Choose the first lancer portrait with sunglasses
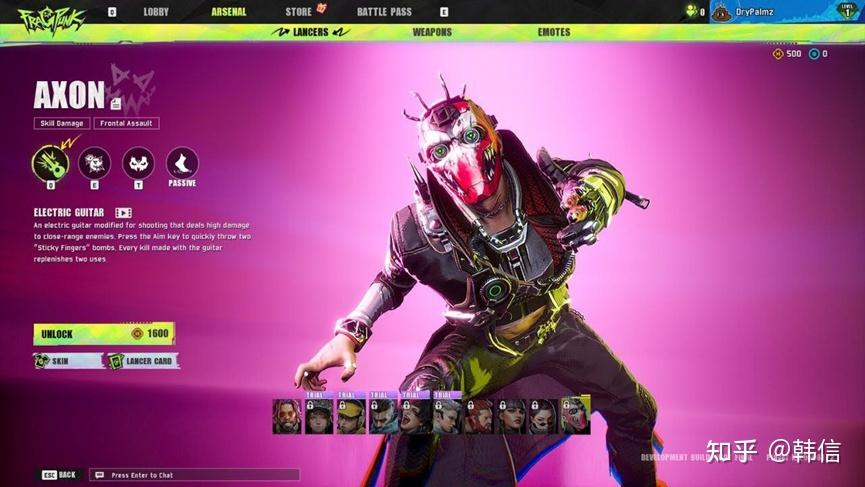 click(287, 416)
